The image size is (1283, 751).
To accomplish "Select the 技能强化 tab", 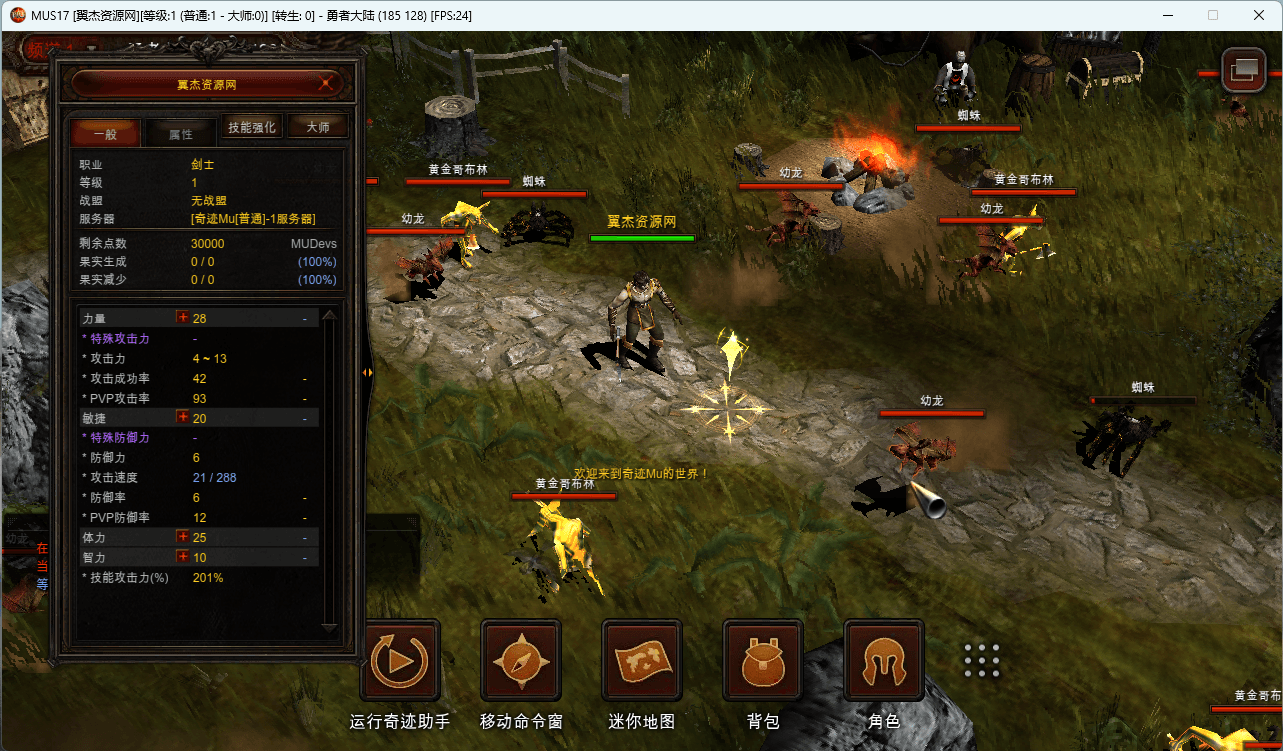I will 251,127.
